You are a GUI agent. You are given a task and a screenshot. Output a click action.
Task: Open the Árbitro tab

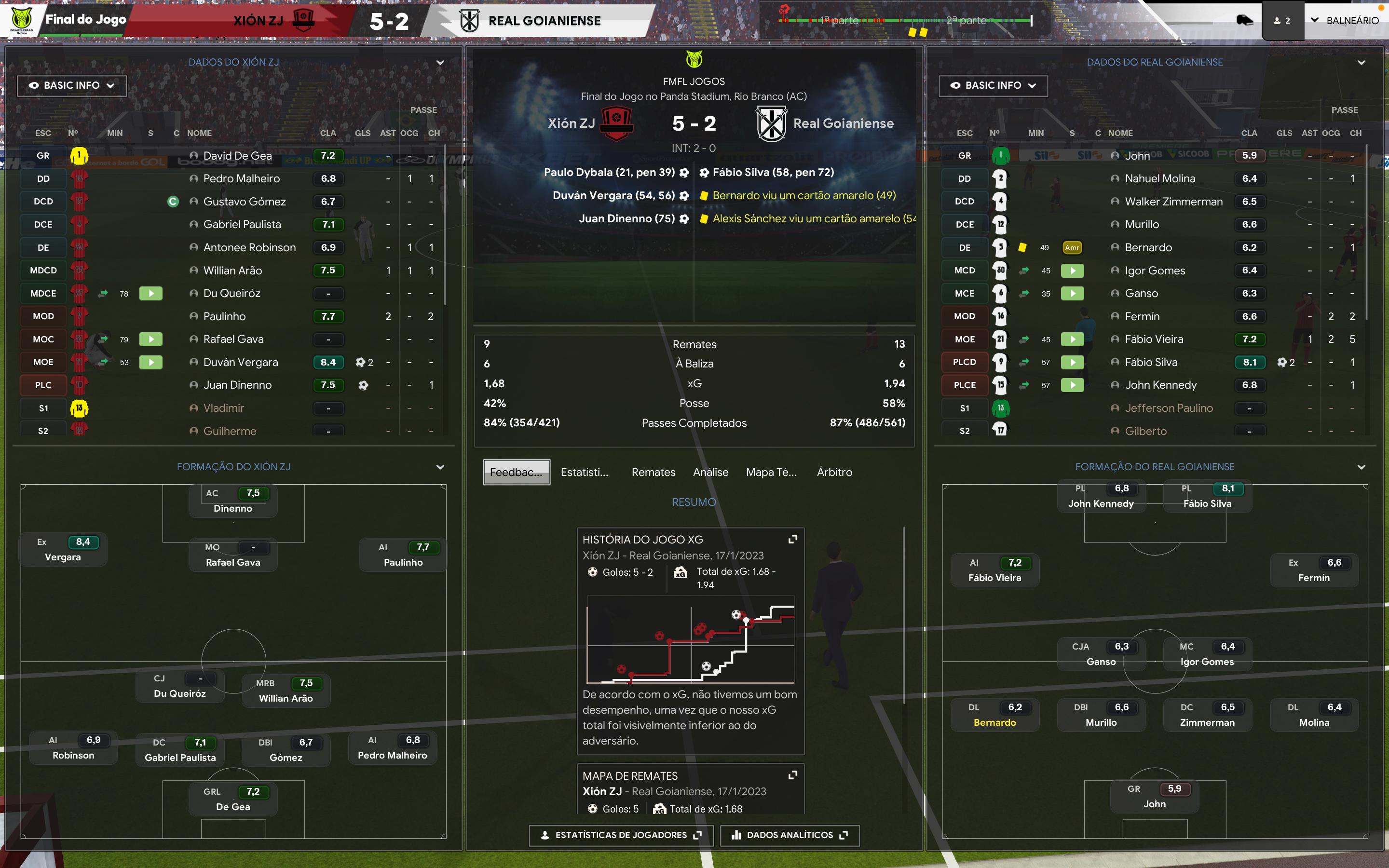click(834, 472)
